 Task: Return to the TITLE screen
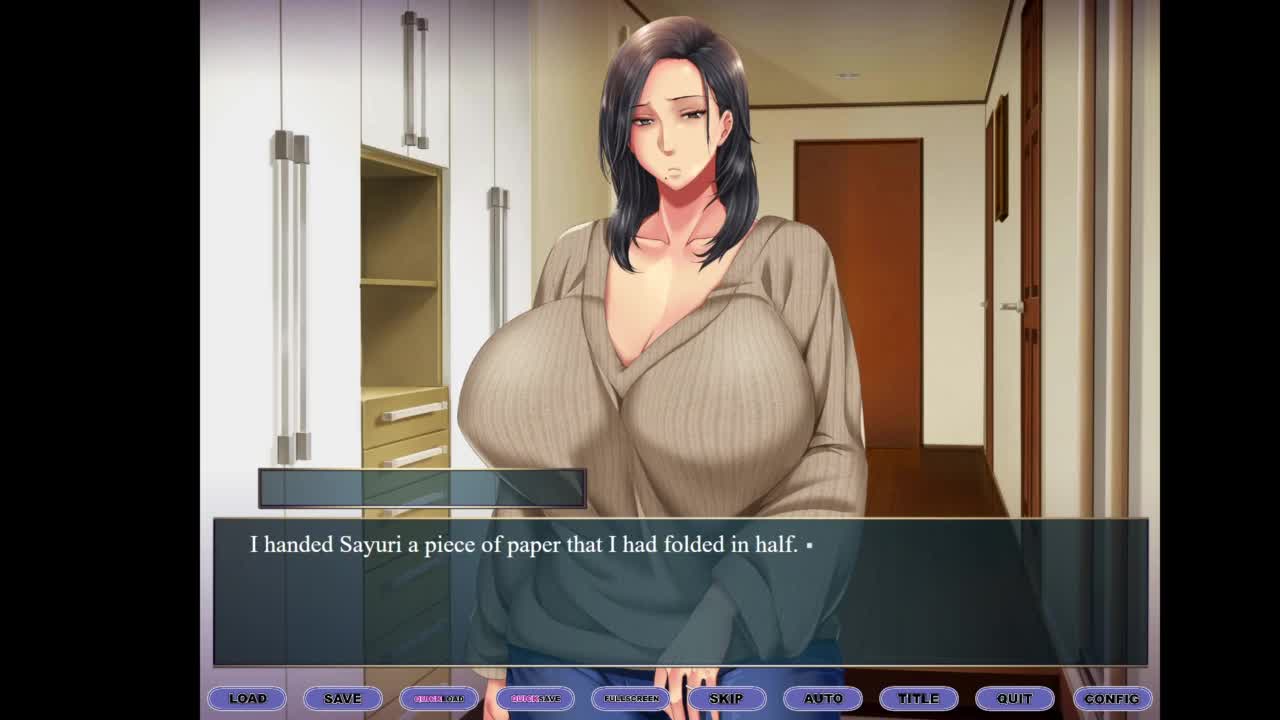point(918,698)
